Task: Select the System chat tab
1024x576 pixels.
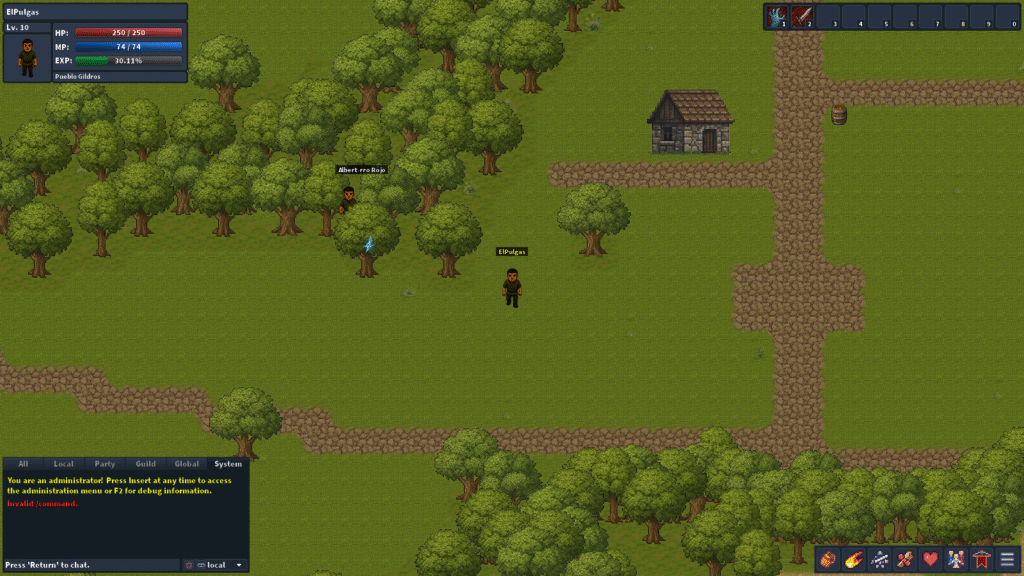Action: point(228,464)
